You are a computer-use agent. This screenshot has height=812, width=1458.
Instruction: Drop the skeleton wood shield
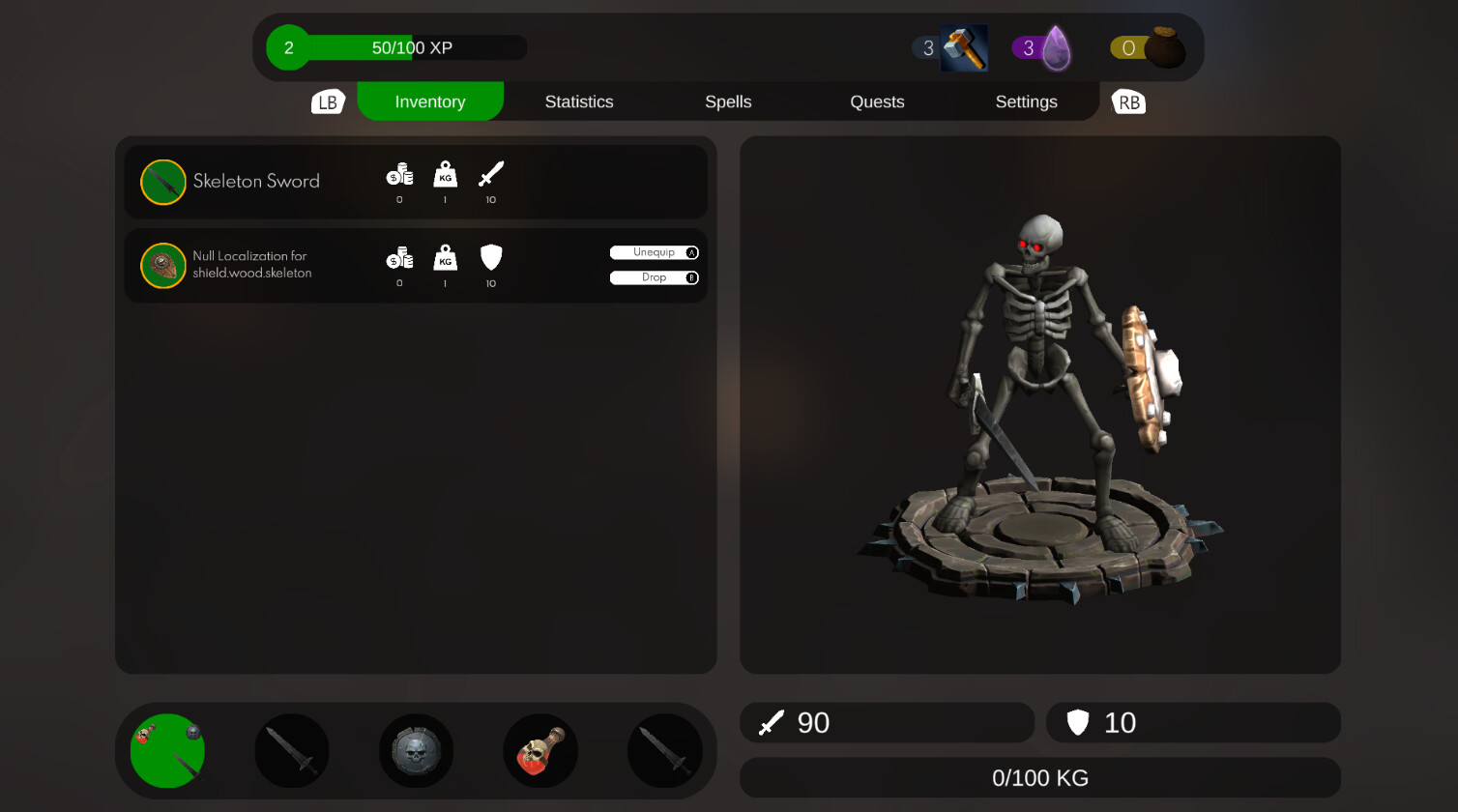coord(655,277)
